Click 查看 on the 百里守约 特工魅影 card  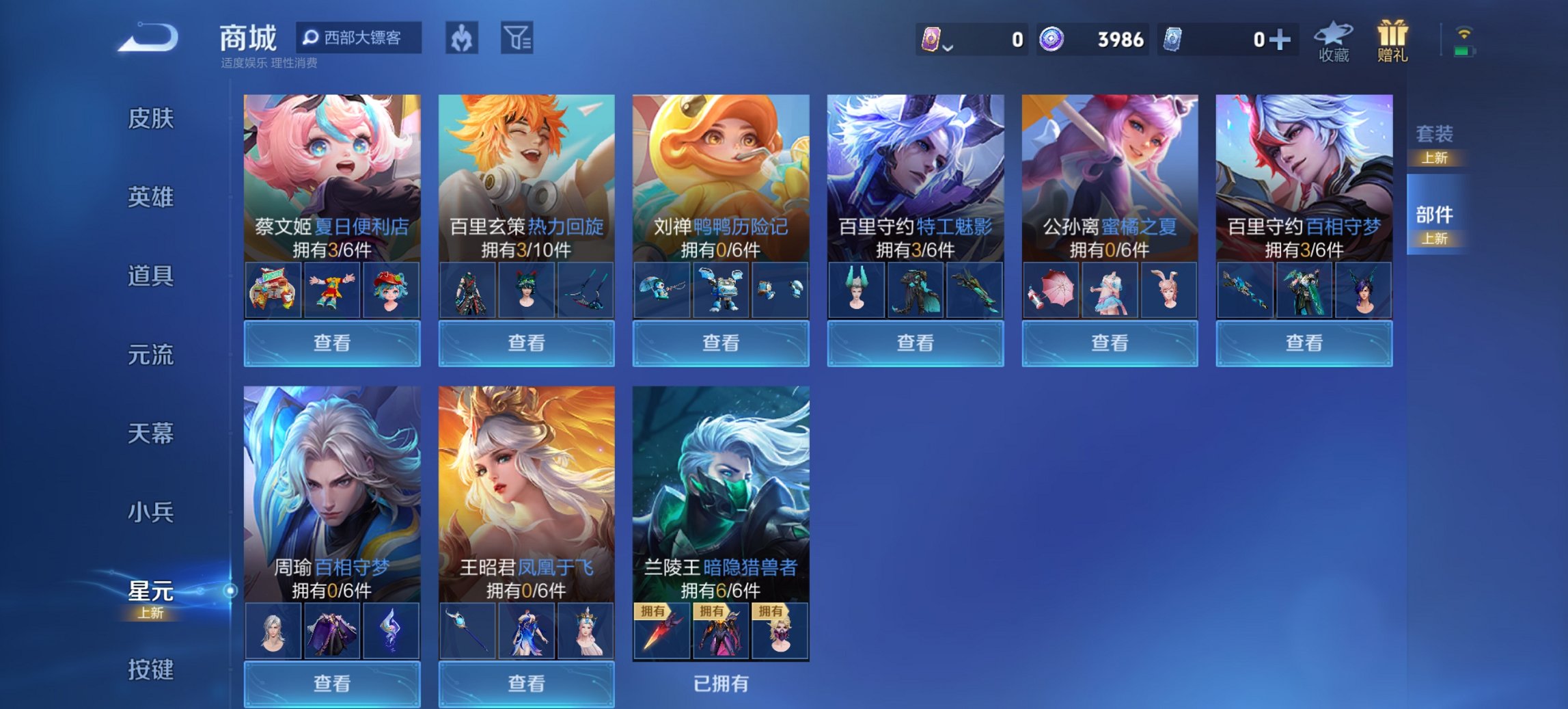(x=916, y=343)
